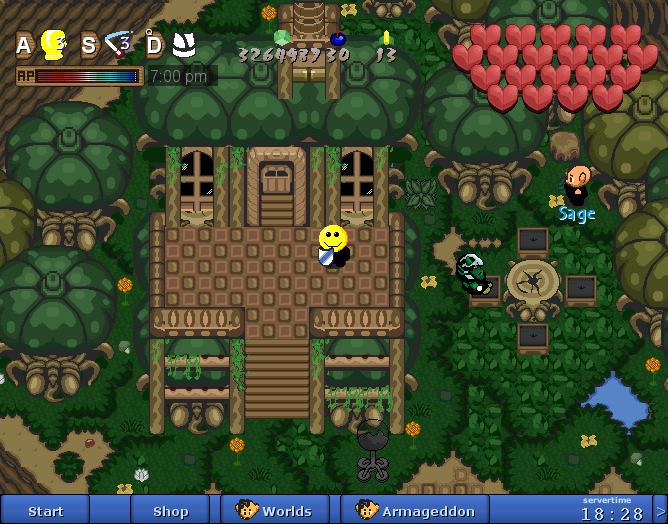Select the bow weapon slot

click(x=119, y=44)
